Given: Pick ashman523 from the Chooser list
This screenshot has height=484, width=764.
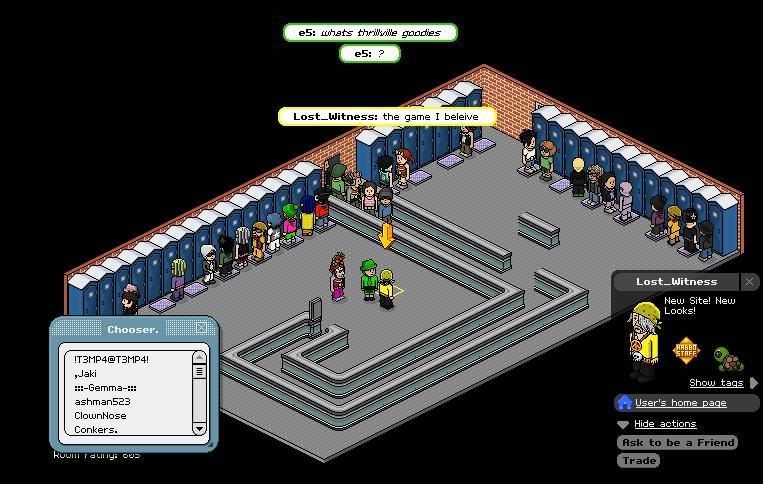Looking at the screenshot, I should point(102,401).
